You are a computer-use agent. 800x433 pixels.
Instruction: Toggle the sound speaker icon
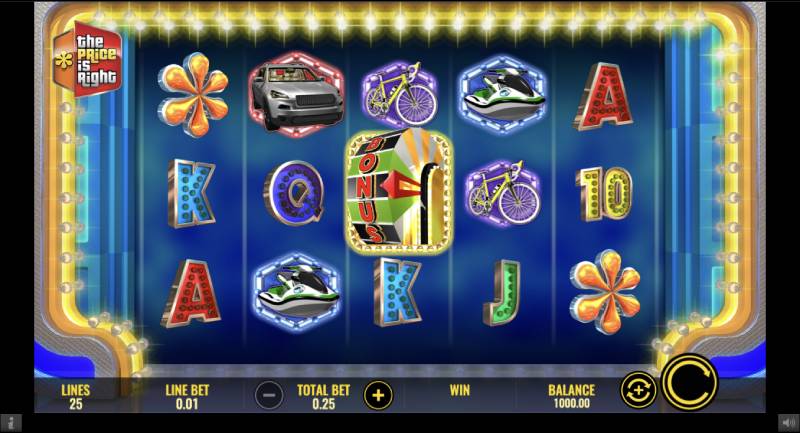789,423
